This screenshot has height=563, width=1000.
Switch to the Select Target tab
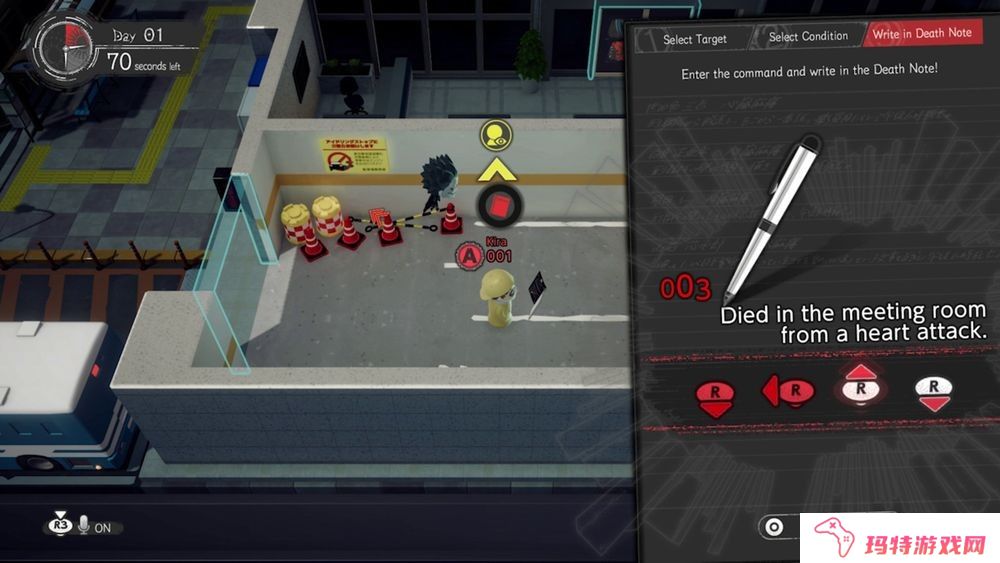click(x=694, y=40)
